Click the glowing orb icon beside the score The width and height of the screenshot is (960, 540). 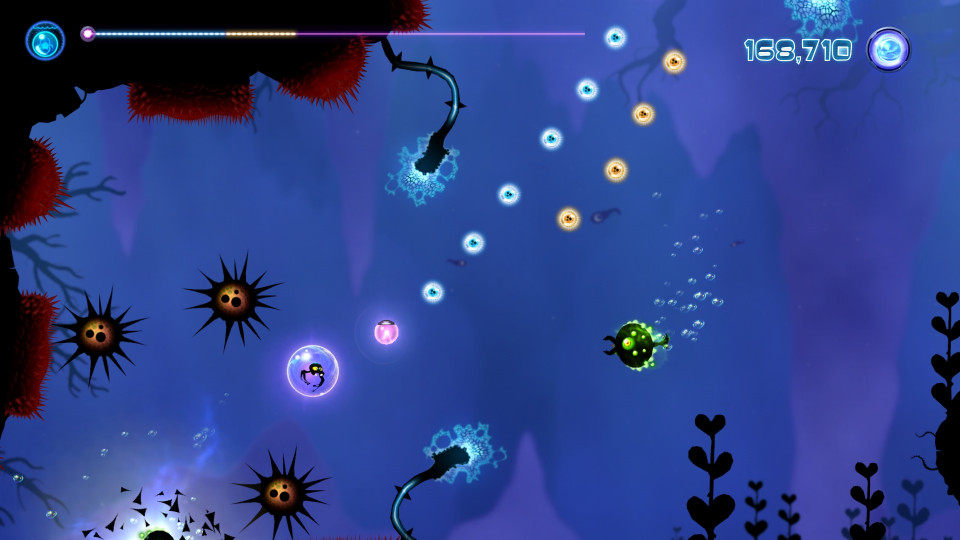point(888,49)
